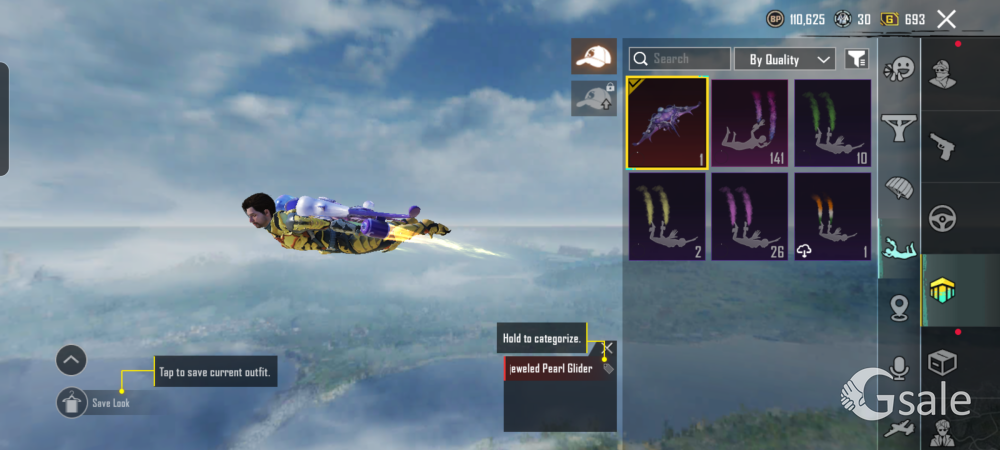Screen dimensions: 1000x450
Task: Open the By Quality sort dropdown
Action: pos(785,59)
